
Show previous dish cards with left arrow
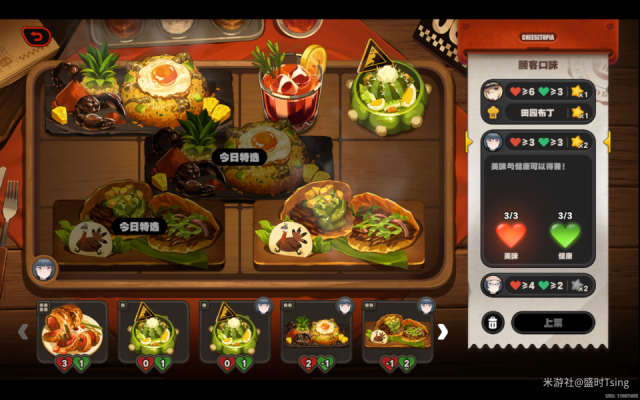[x=24, y=331]
